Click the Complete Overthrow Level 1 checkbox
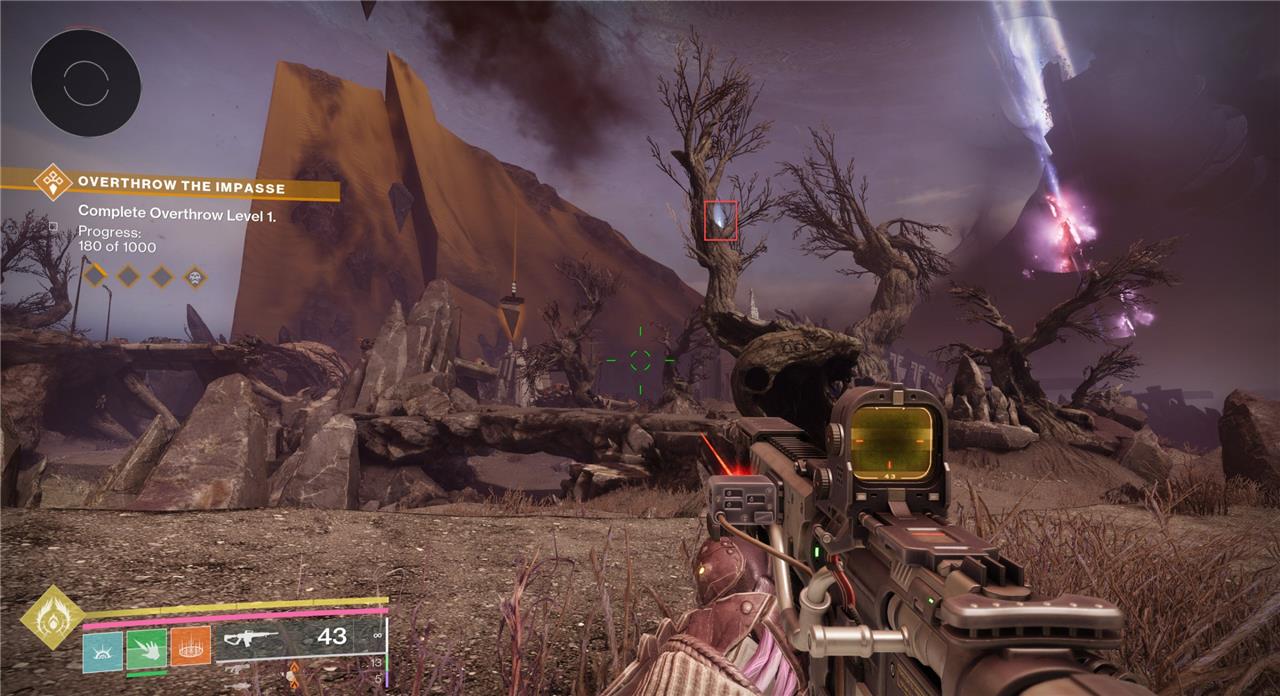 click(52, 226)
